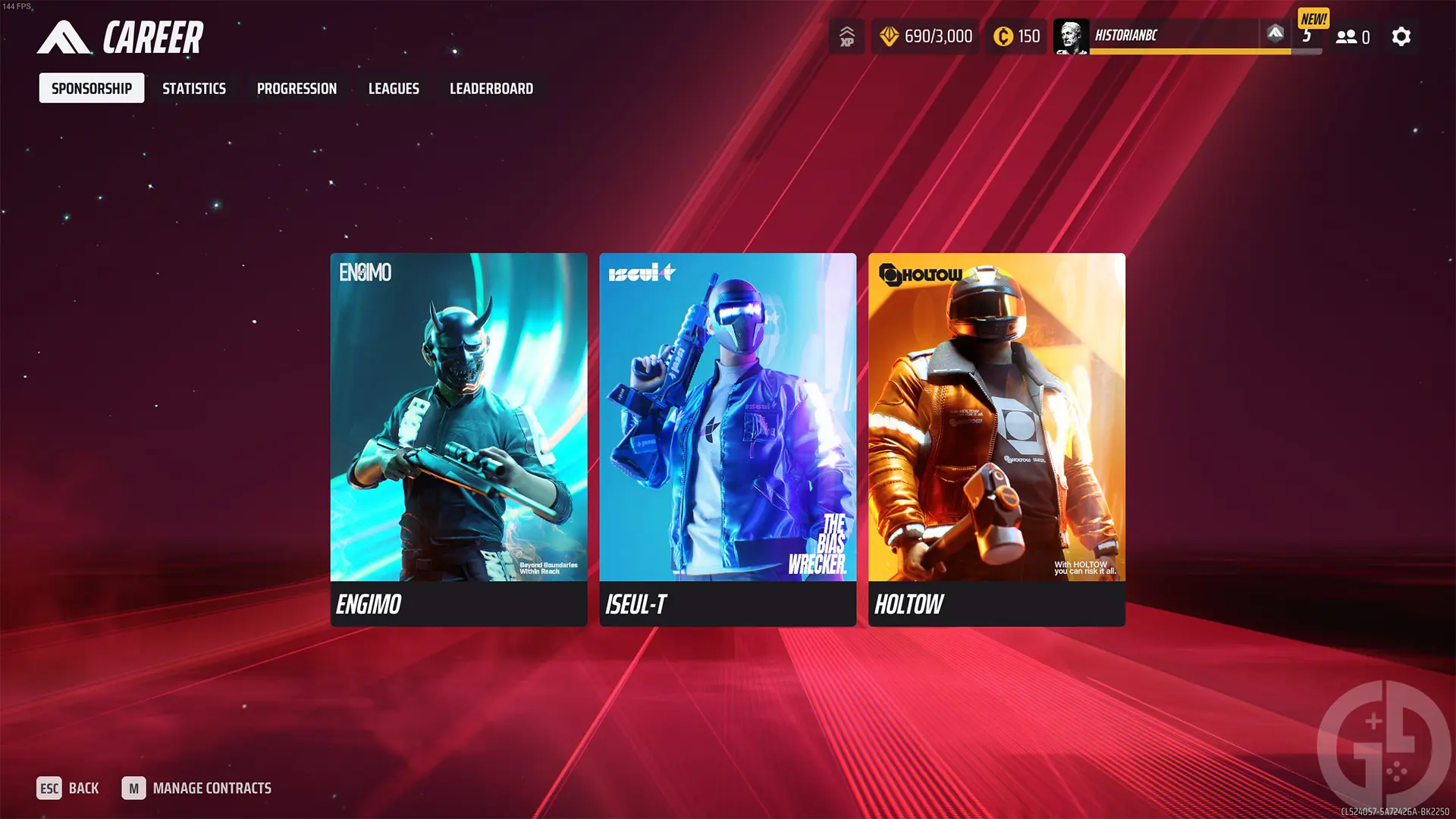Open the Statistics tab

pyautogui.click(x=194, y=89)
